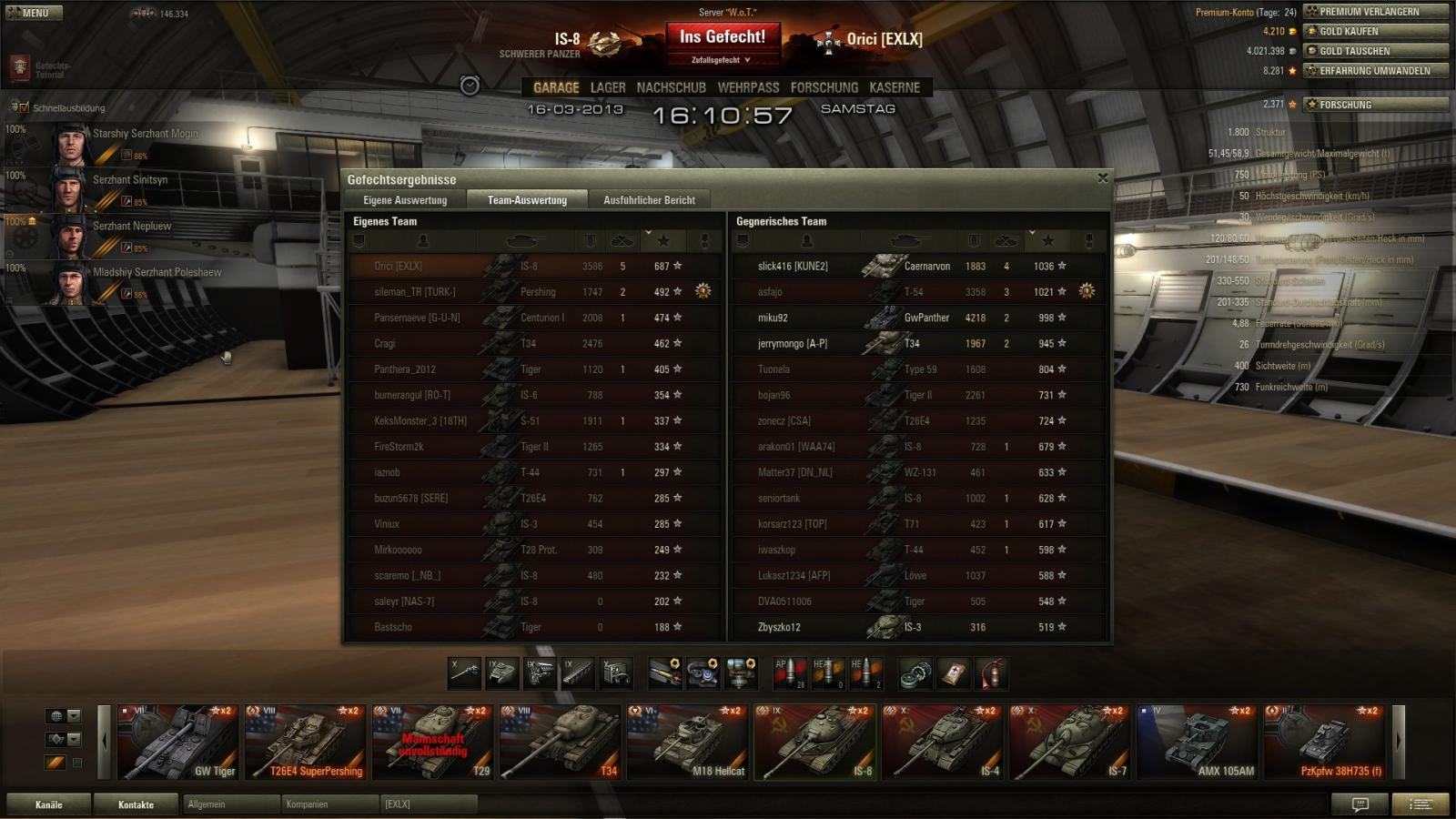Switch to the Eigene Auswertung tab

pos(405,200)
